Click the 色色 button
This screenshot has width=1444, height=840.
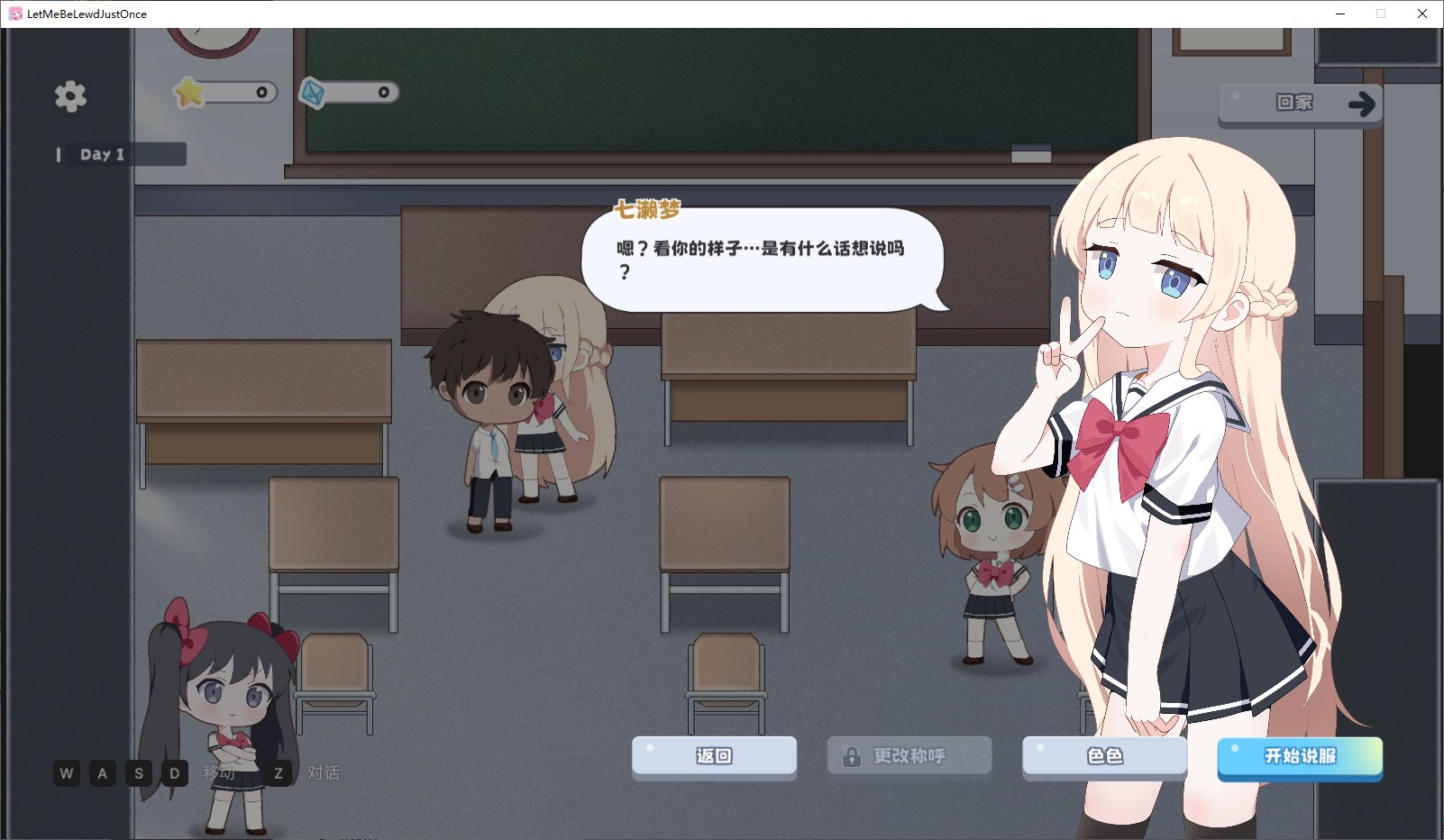click(x=1103, y=757)
